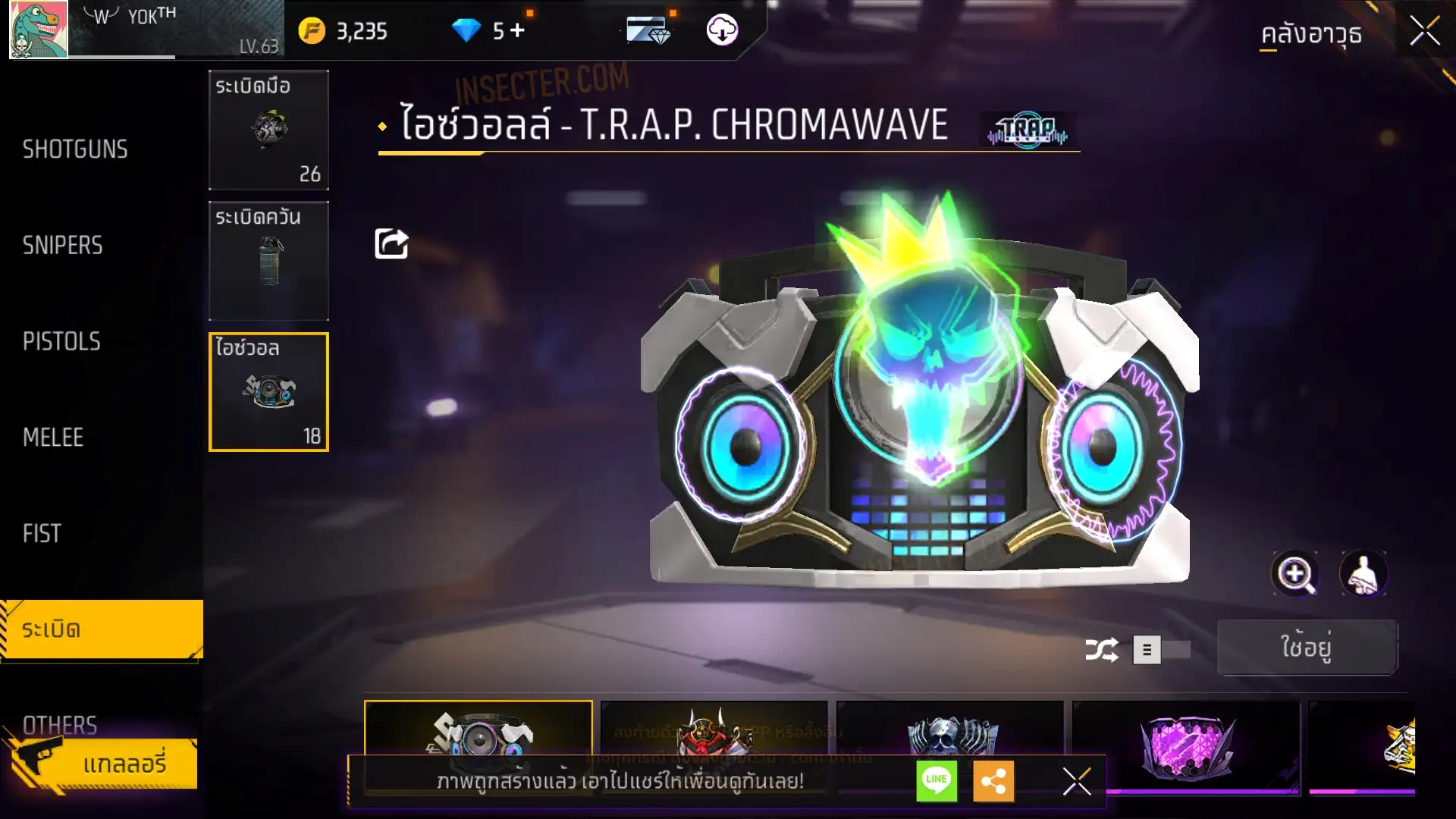The height and width of the screenshot is (819, 1456).
Task: Select the ระเบิดมือ grenade slot
Action: click(268, 130)
